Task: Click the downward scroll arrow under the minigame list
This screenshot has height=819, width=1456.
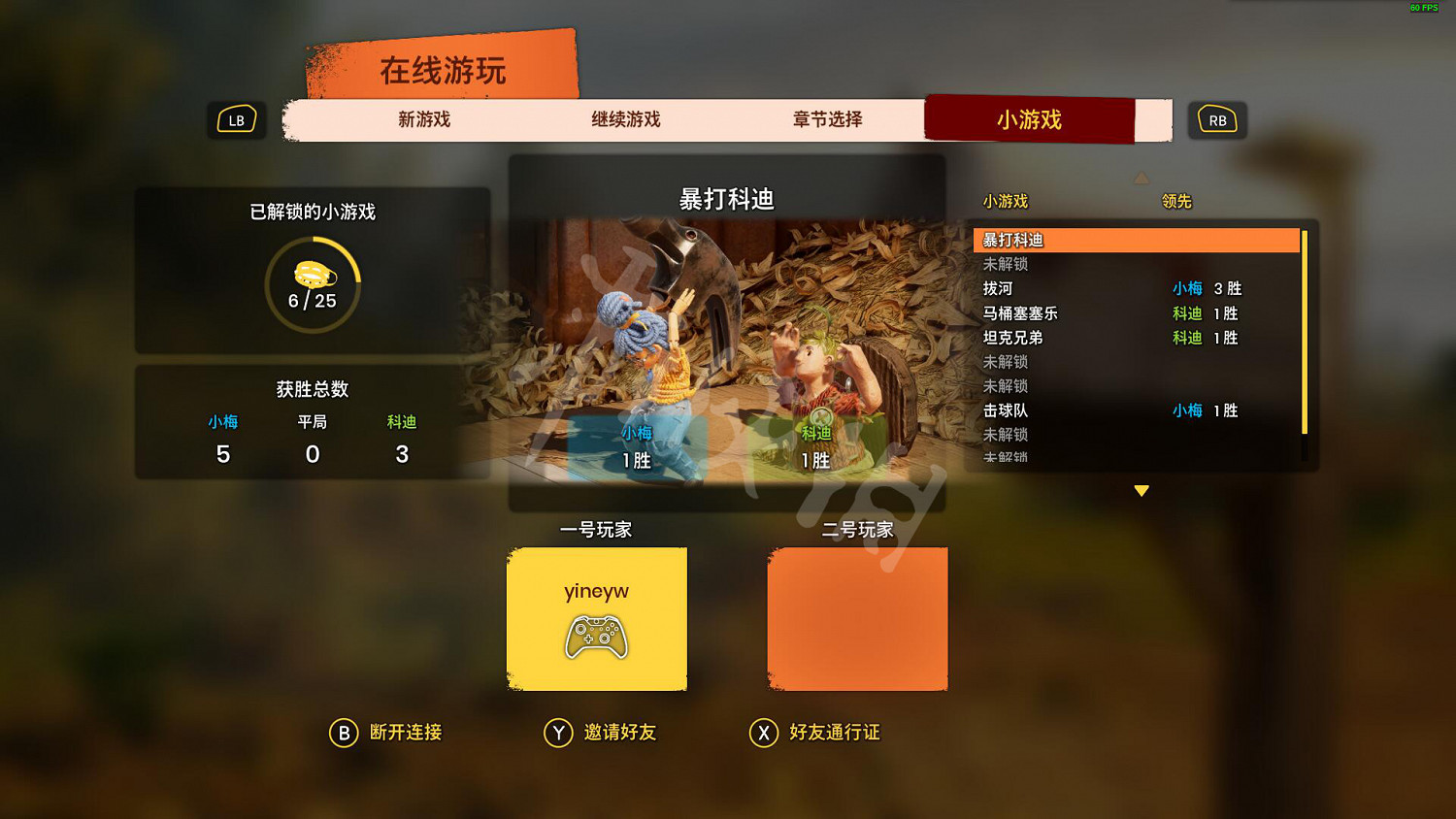Action: tap(1142, 491)
